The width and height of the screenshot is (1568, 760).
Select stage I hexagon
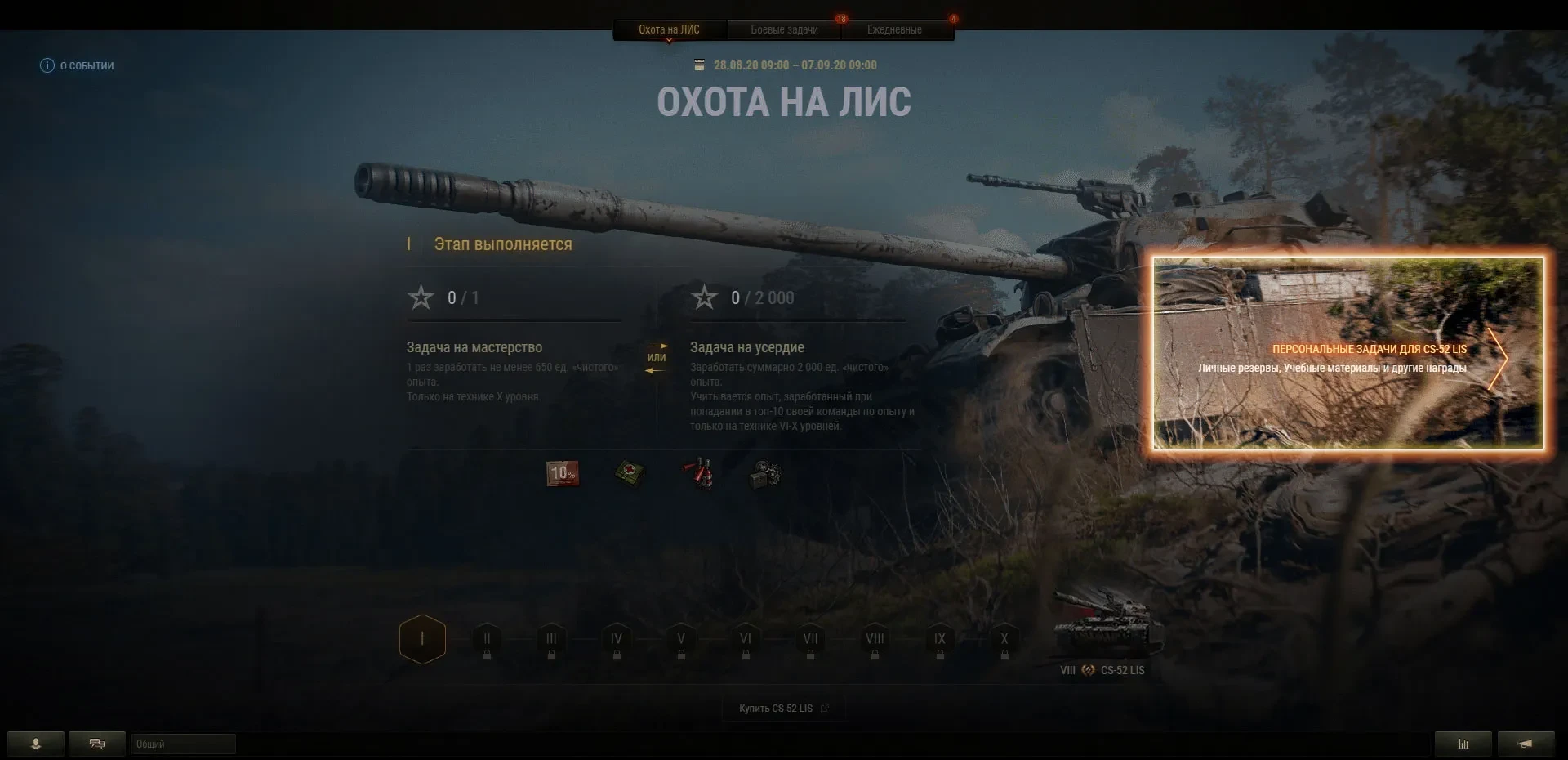pyautogui.click(x=422, y=639)
